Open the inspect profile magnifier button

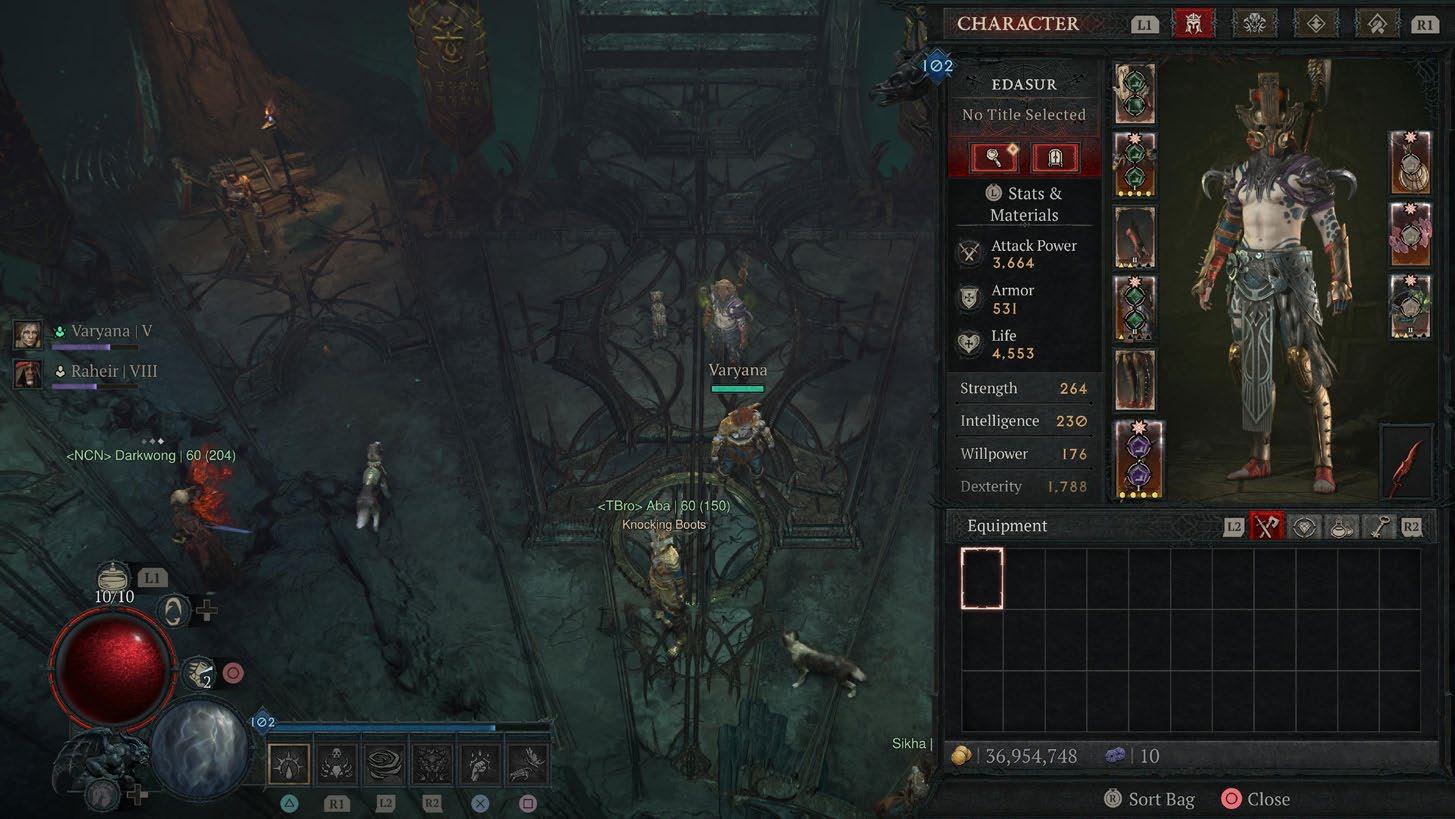point(995,157)
